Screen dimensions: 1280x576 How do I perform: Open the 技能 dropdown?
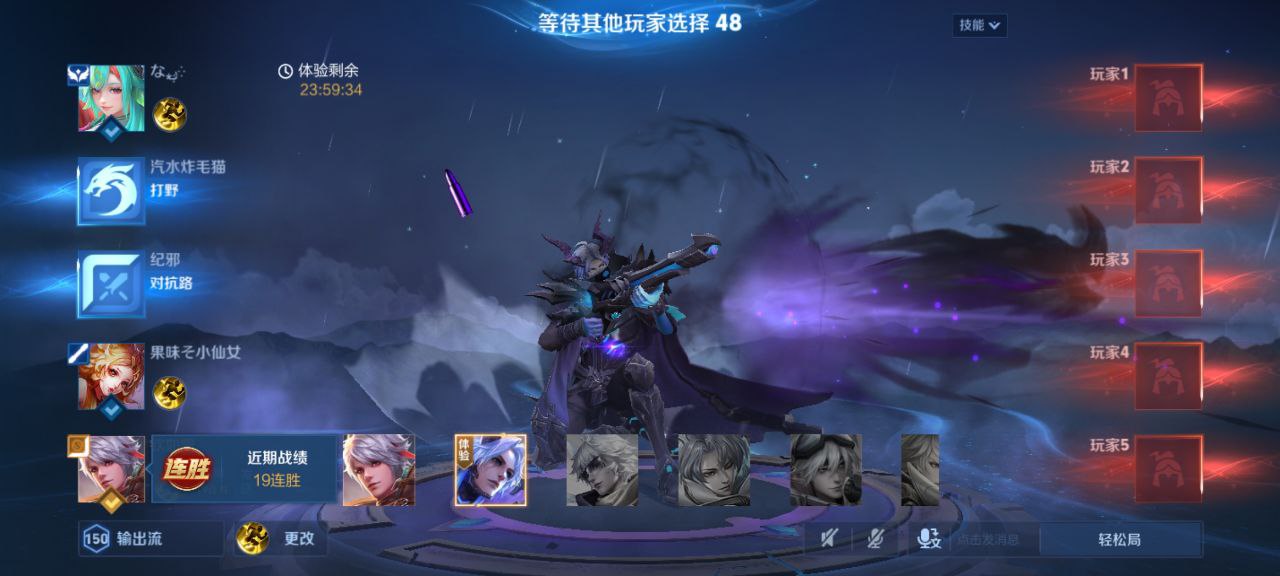point(979,25)
